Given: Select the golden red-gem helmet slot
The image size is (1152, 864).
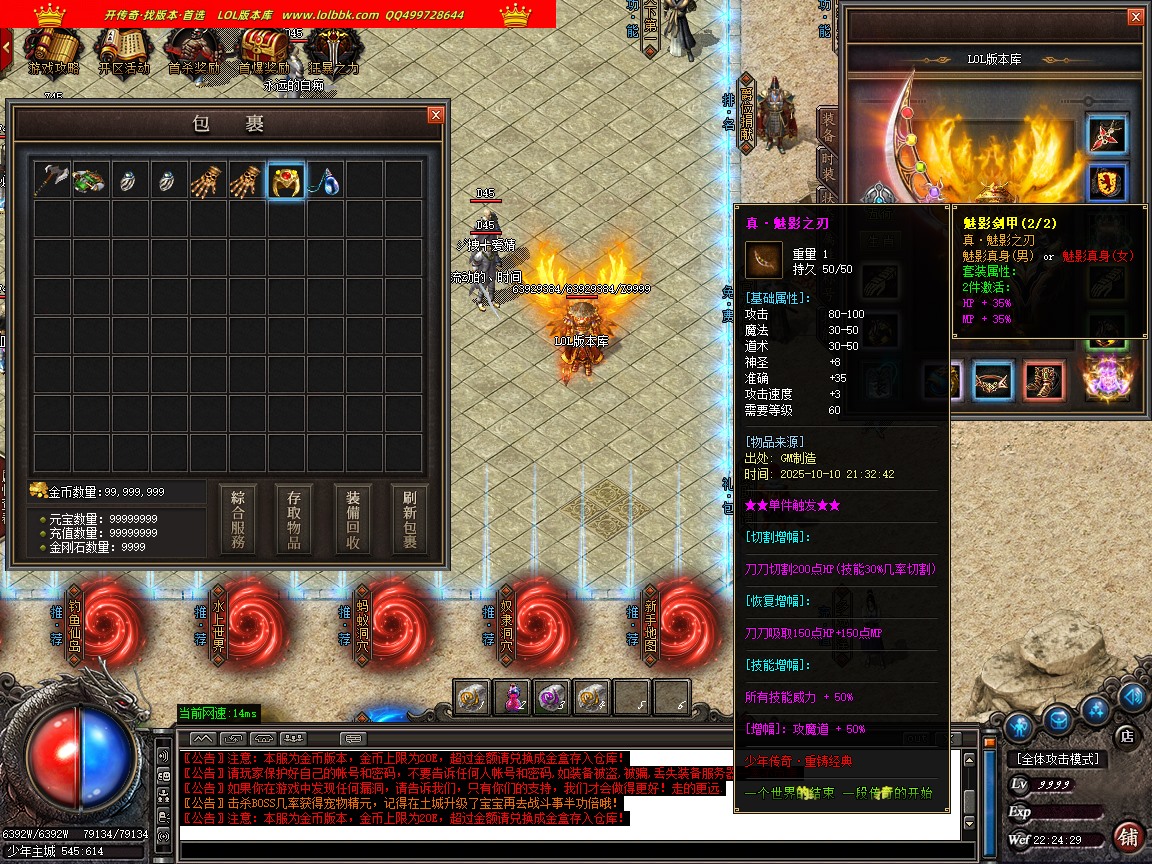Looking at the screenshot, I should click(286, 180).
